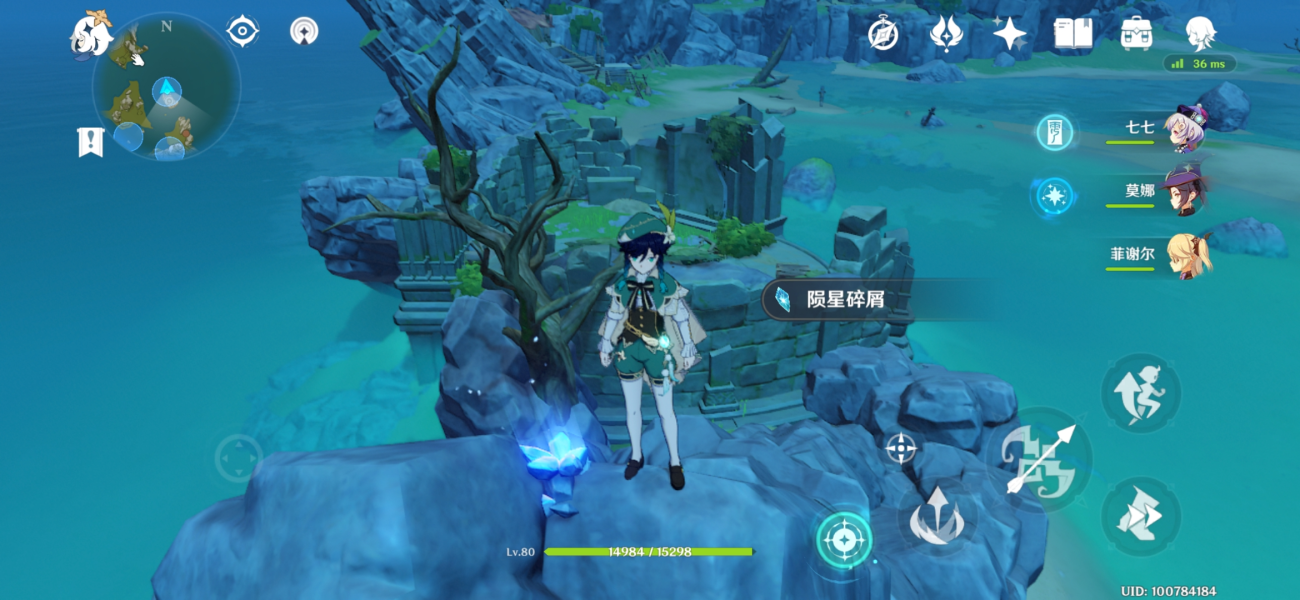Switch to party member 莫娜
The width and height of the screenshot is (1300, 600).
pos(1186,191)
